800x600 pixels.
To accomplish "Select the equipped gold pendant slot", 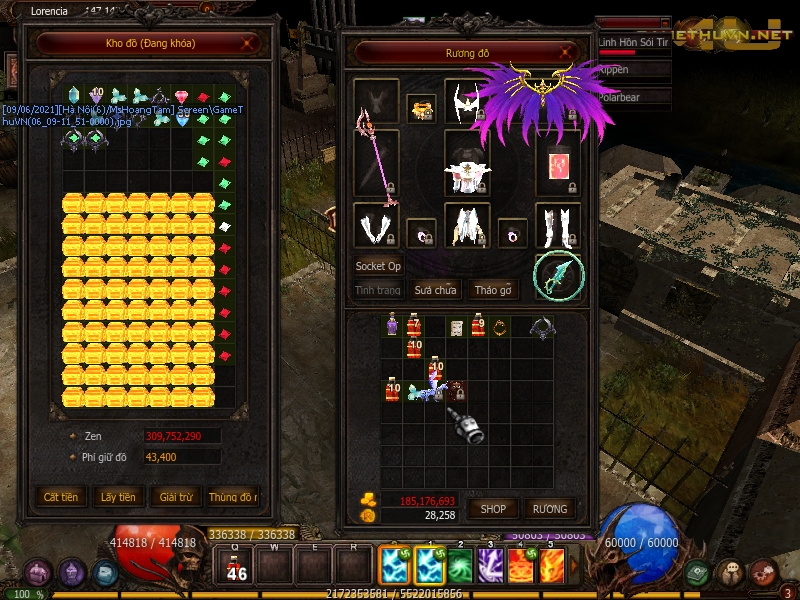I will [422, 109].
